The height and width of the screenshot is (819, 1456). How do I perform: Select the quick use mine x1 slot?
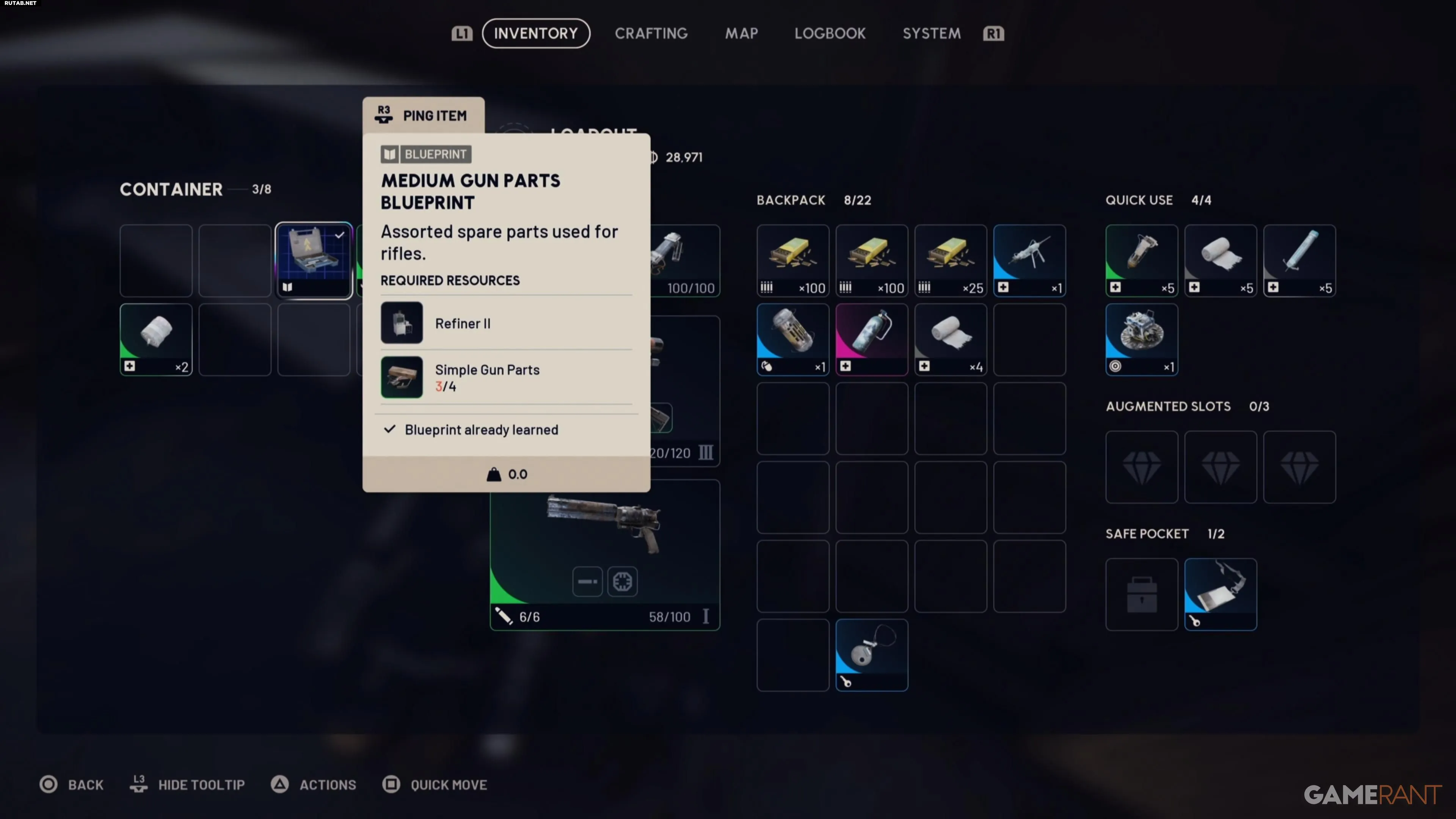1142,340
